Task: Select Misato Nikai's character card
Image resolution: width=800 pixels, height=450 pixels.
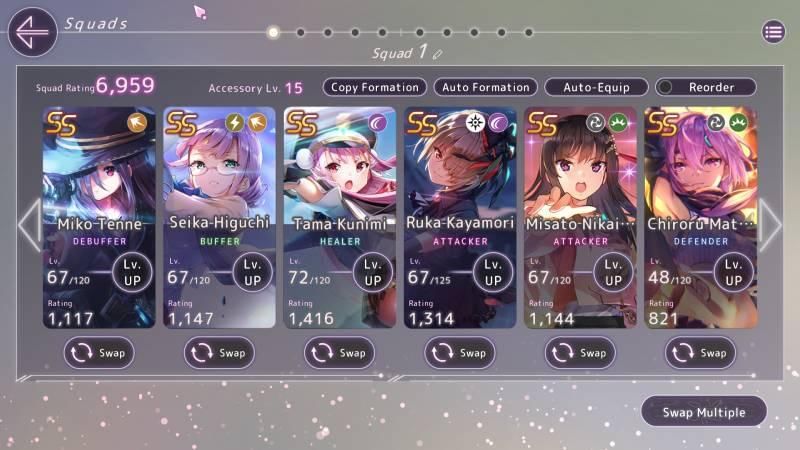Action: 580,180
